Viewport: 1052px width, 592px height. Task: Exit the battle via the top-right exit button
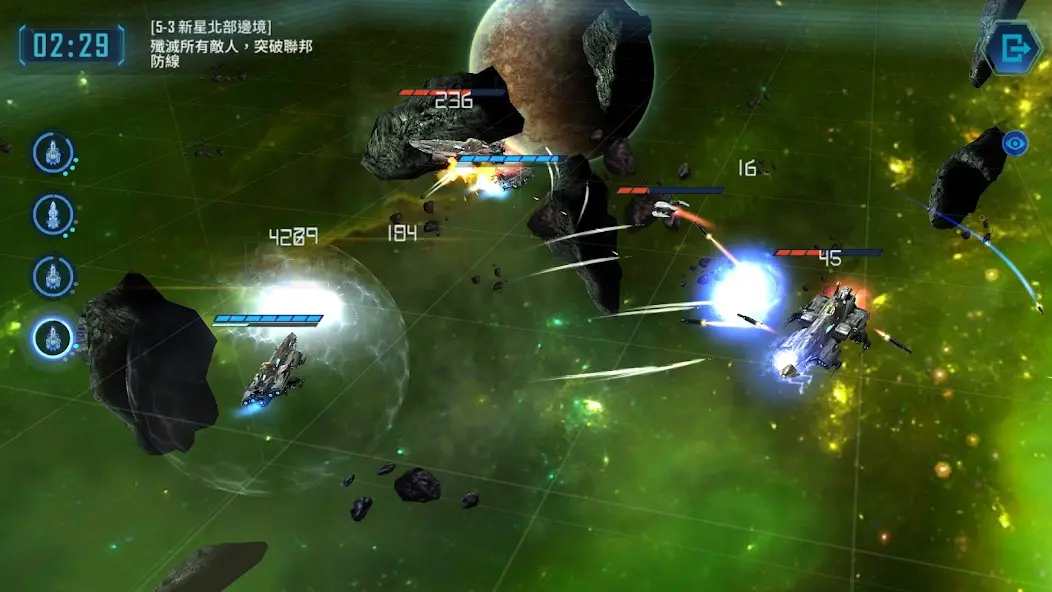pyautogui.click(x=1013, y=47)
